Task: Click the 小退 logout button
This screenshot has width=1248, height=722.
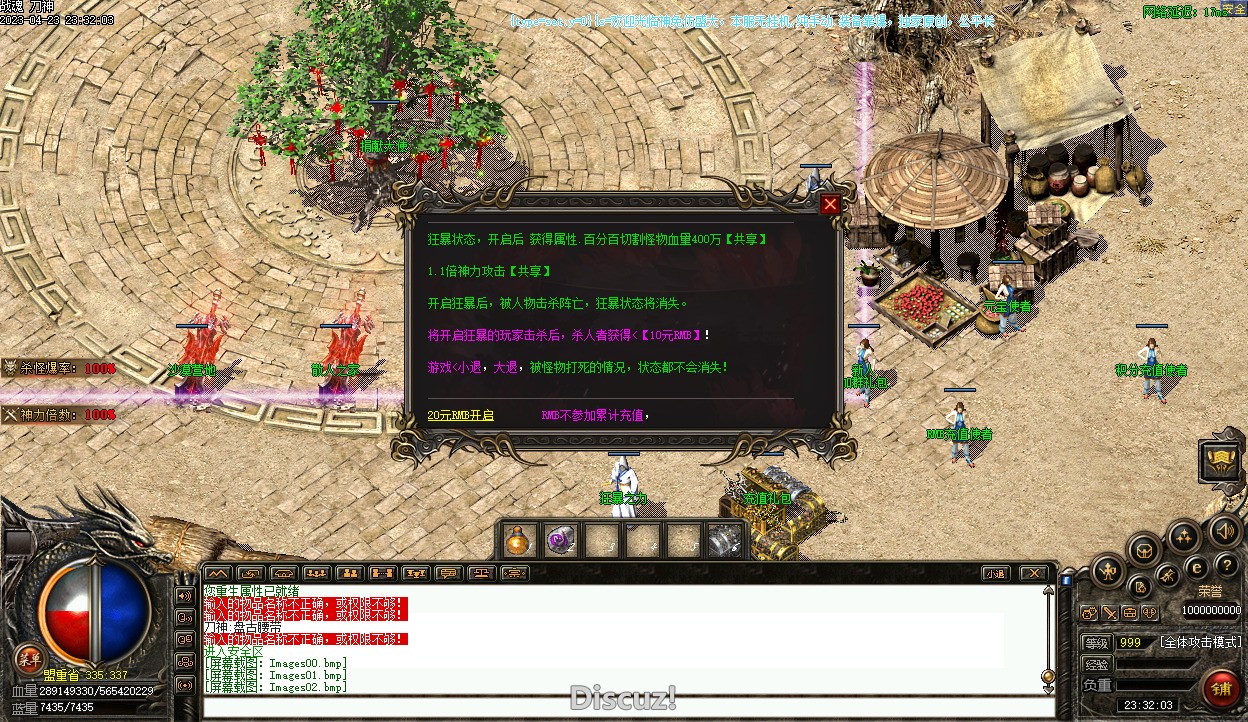Action: point(994,573)
